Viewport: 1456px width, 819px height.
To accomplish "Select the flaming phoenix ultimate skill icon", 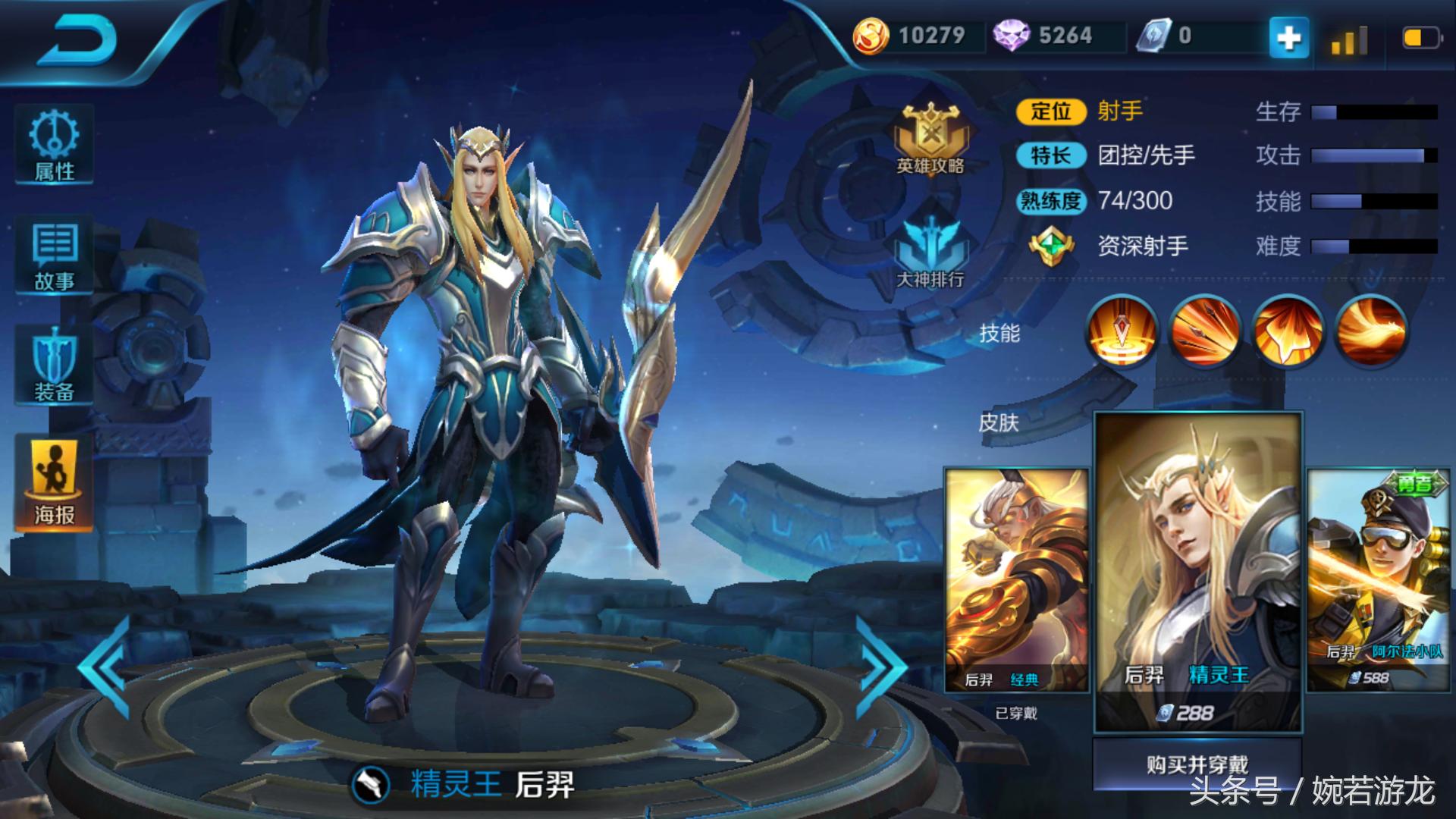I will click(1370, 331).
